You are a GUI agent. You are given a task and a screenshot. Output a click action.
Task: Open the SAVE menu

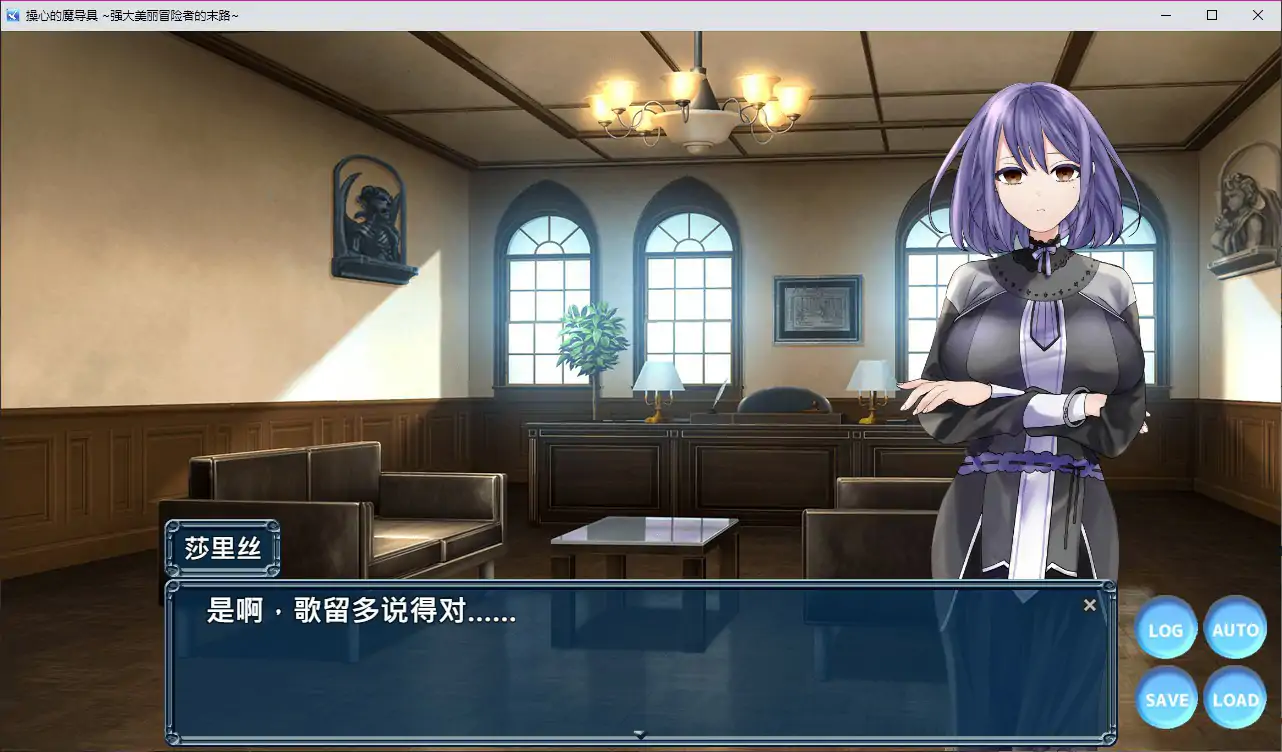click(x=1166, y=699)
